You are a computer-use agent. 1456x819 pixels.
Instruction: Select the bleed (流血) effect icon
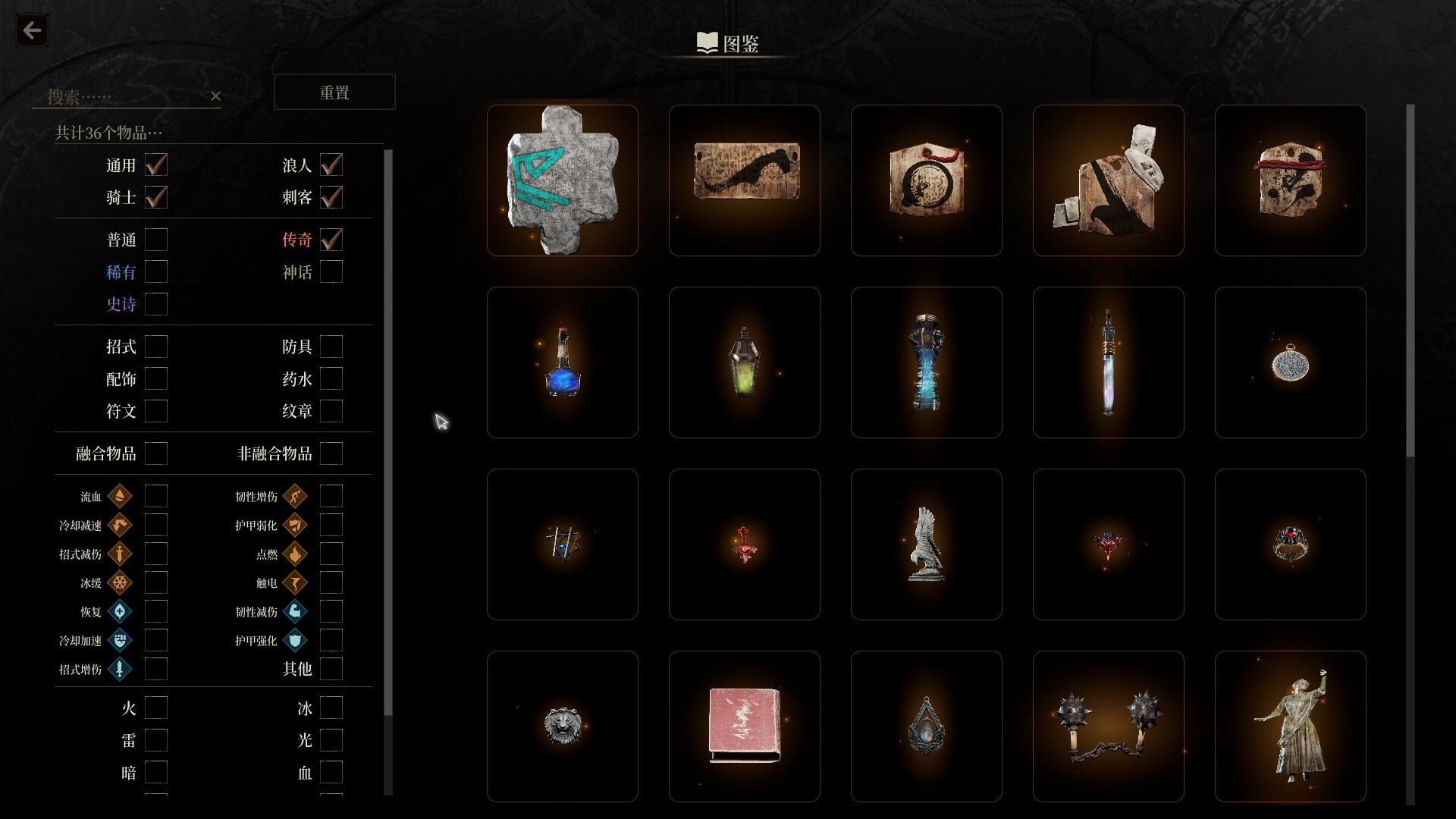(120, 496)
